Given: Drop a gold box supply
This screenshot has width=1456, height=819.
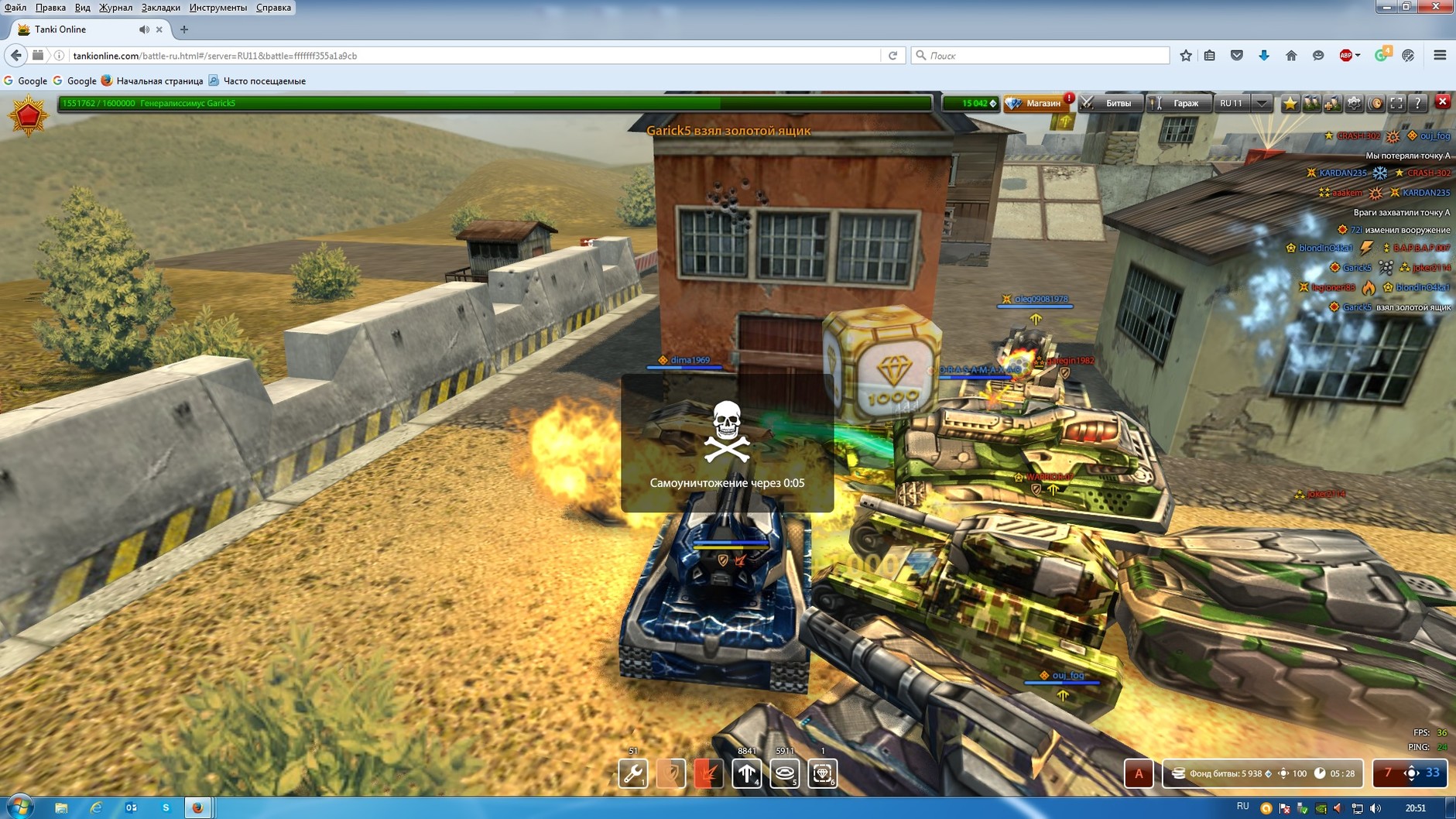Looking at the screenshot, I should 822,773.
